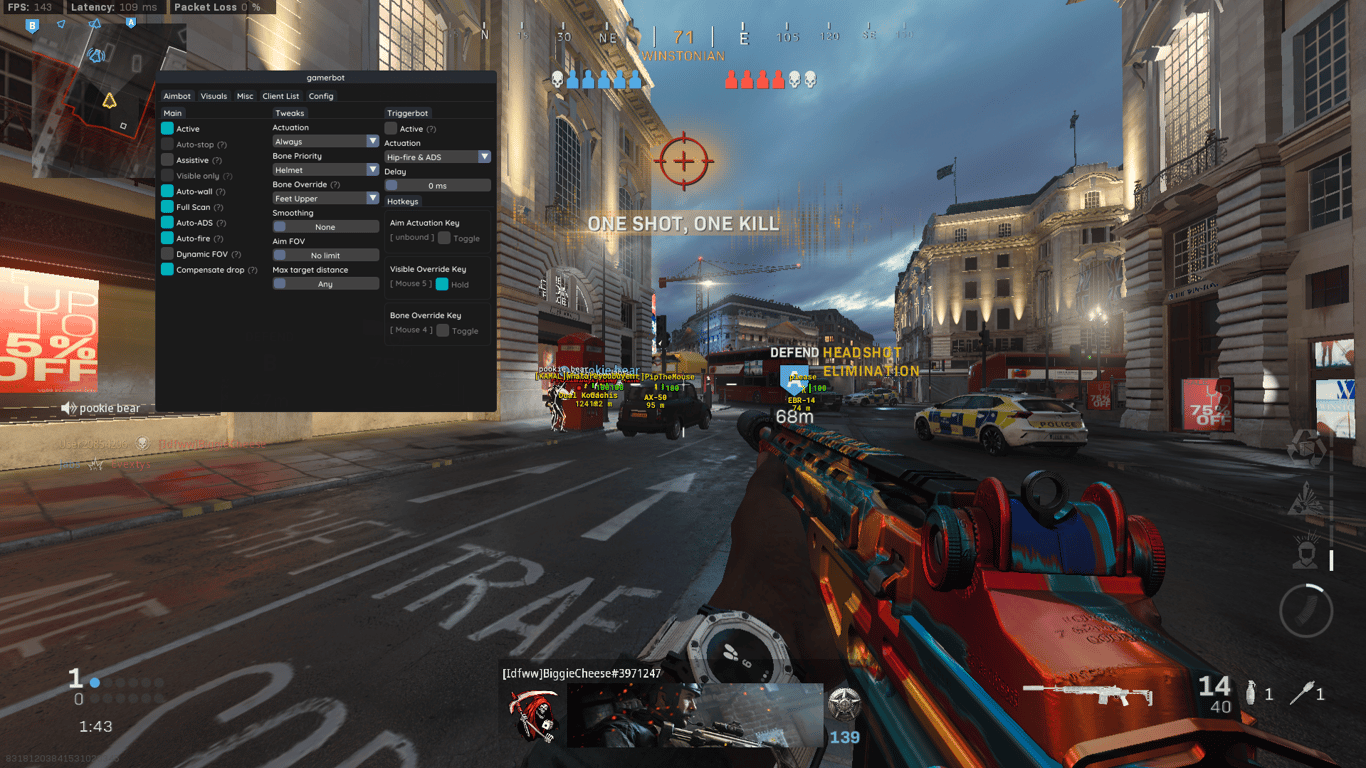
Task: Click the unbound Aim Actuation Key field
Action: click(x=412, y=237)
